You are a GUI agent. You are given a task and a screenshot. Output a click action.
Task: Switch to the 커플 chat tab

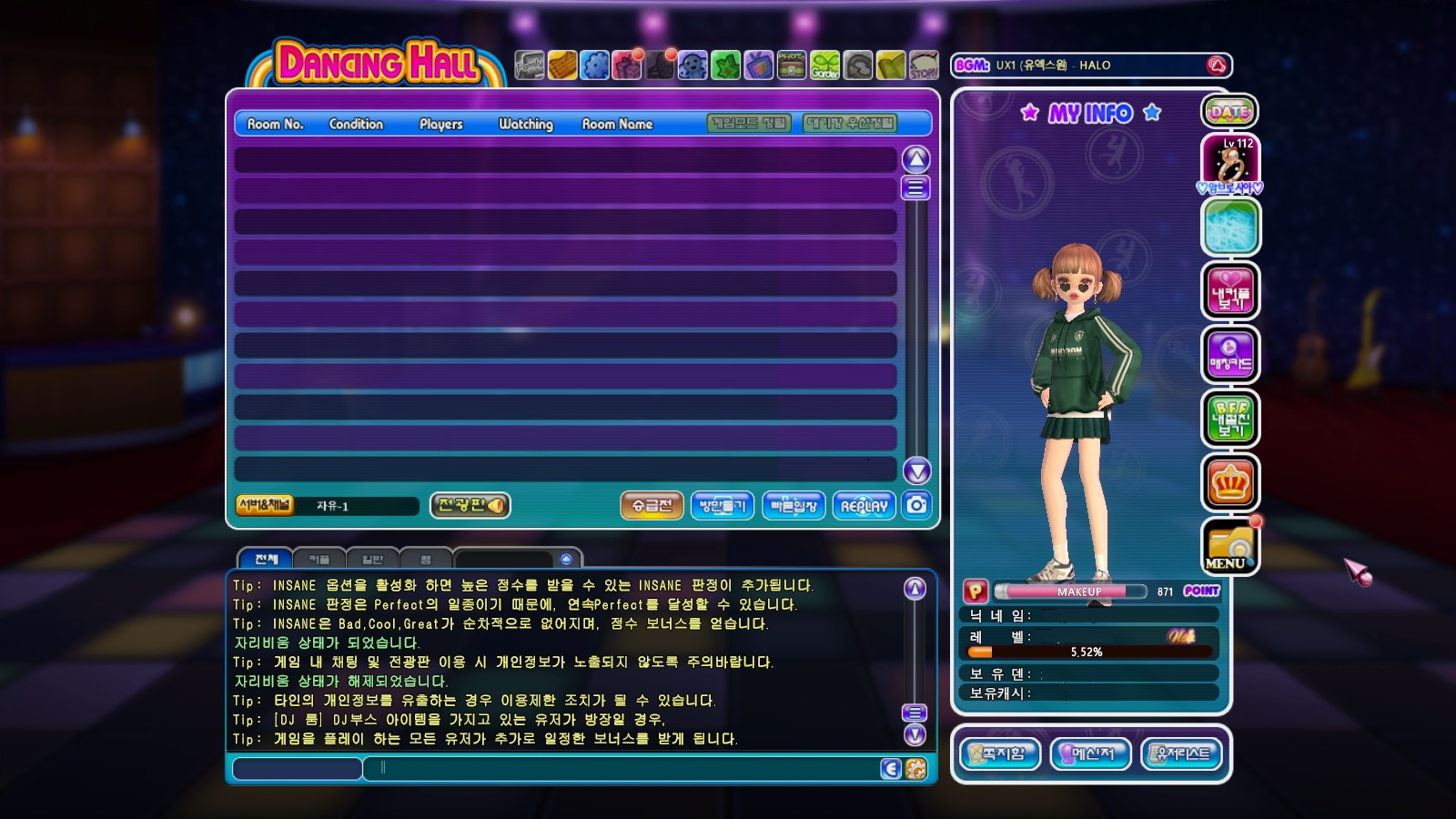click(x=318, y=559)
